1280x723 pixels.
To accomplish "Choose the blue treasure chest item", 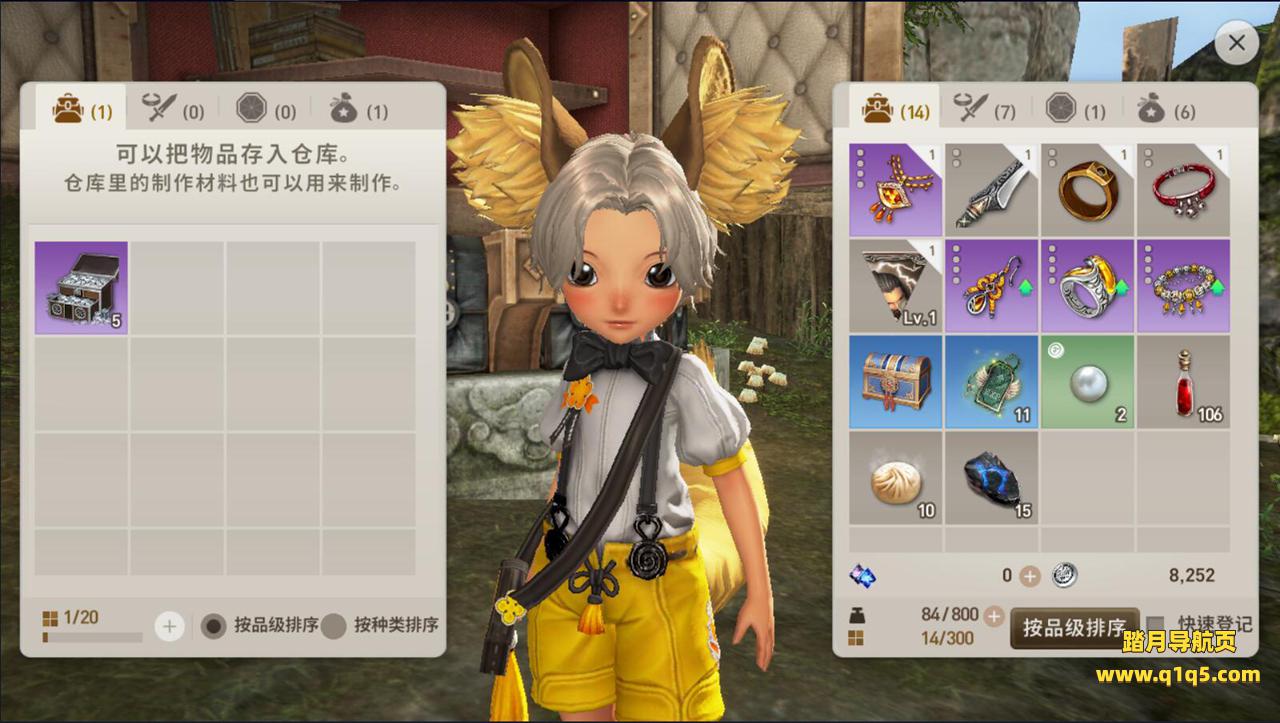I will click(x=895, y=382).
